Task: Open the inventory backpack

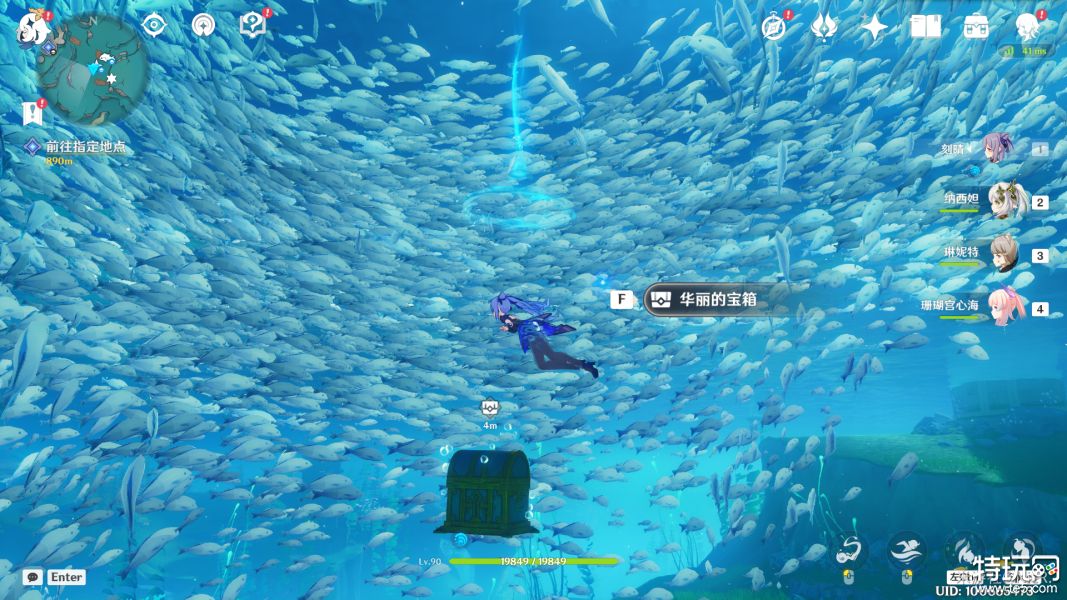Action: click(976, 27)
